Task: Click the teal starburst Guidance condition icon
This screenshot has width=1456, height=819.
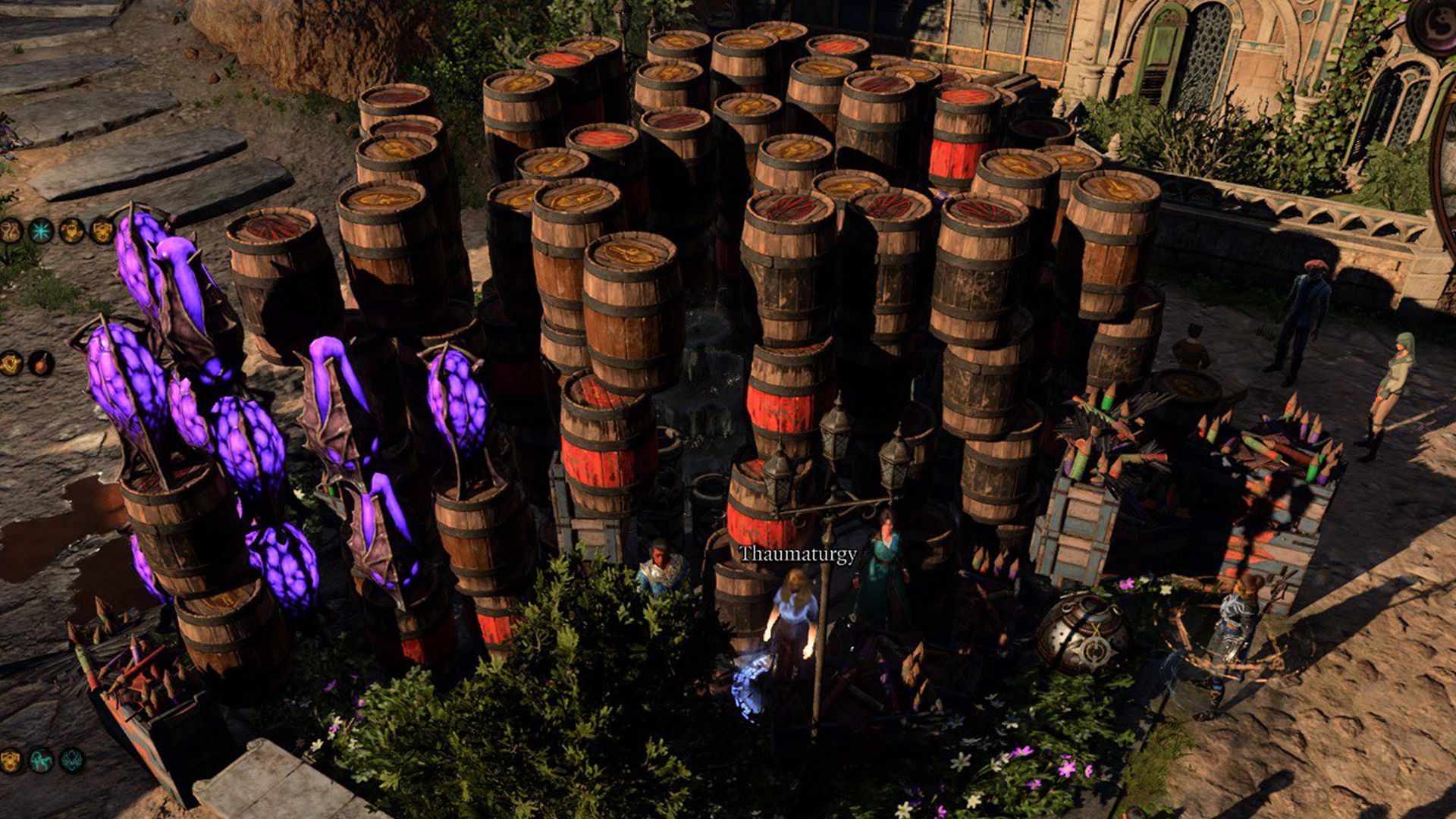Action: (40, 231)
